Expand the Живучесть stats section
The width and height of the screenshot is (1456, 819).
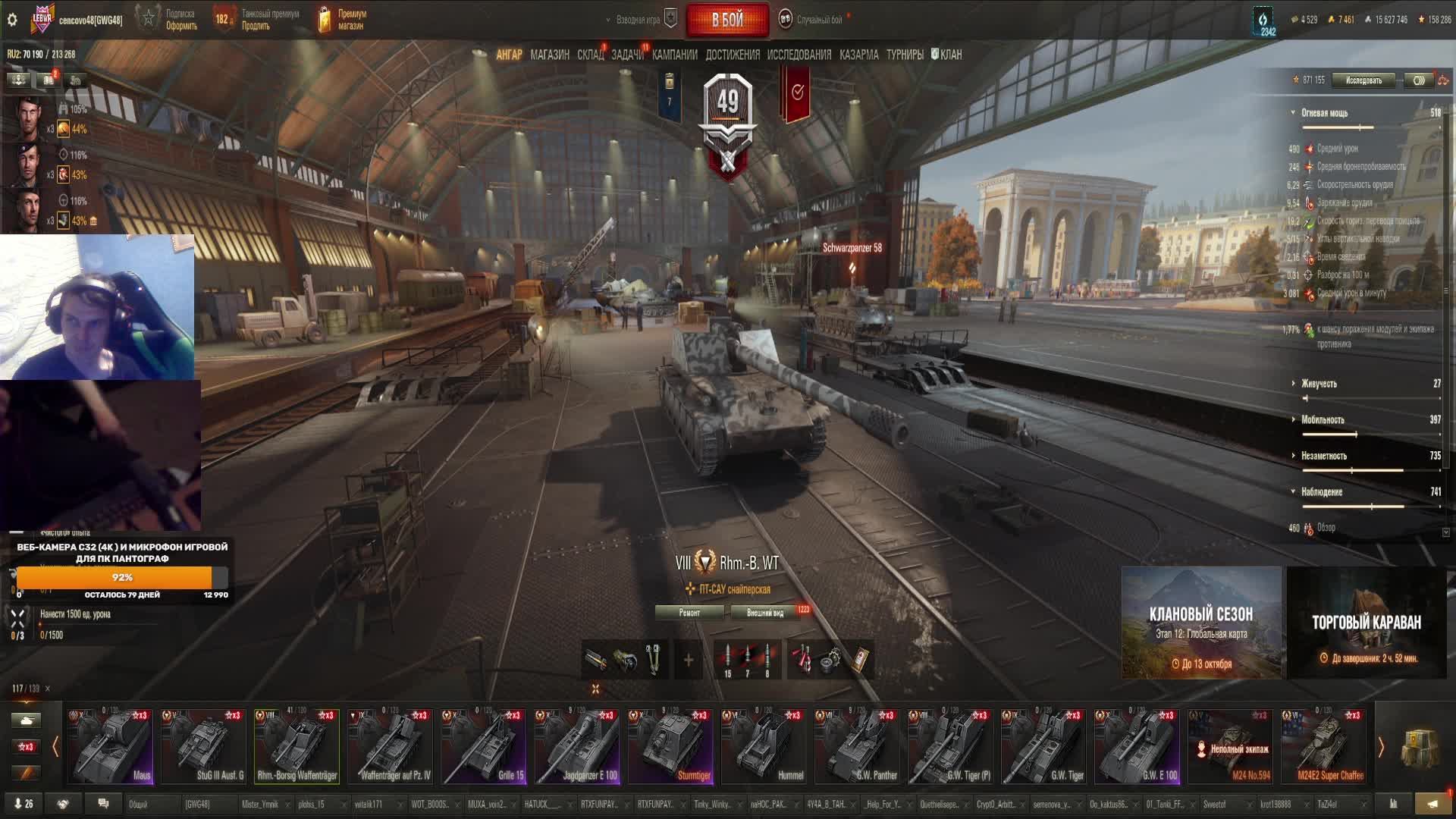[1319, 384]
